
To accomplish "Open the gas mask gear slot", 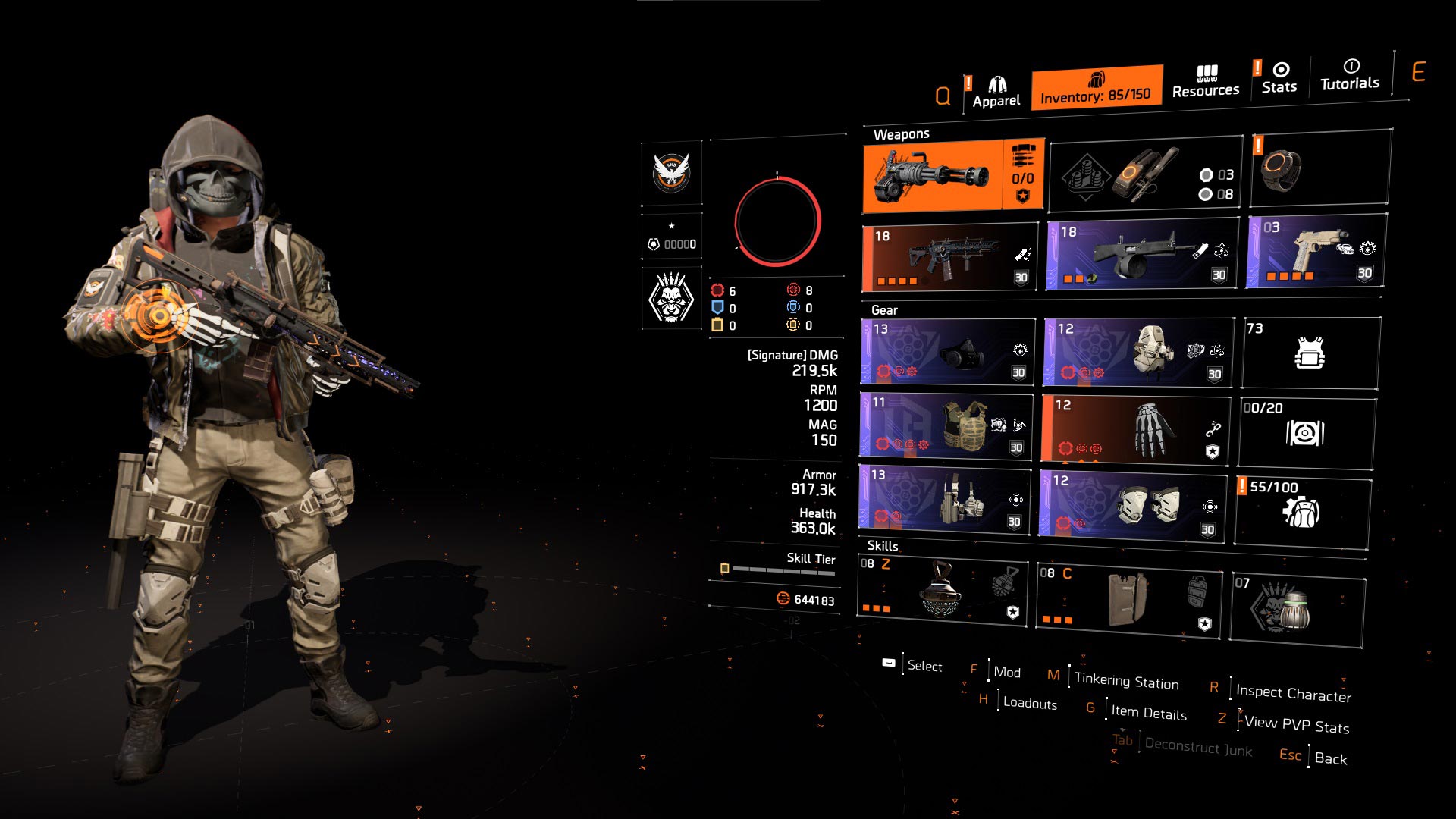I will (944, 351).
